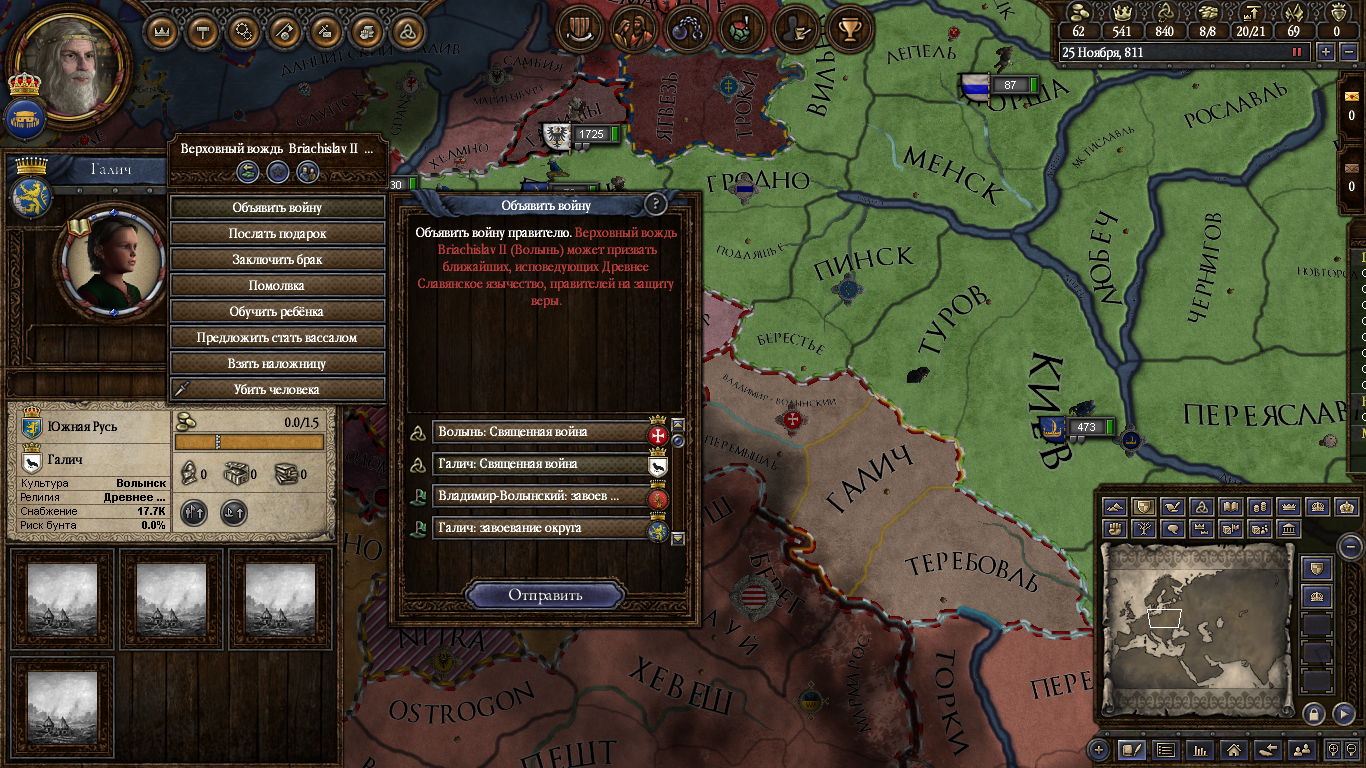Choose 'Владимир-Волынский: завоев...' casus belli
Image resolution: width=1366 pixels, height=768 pixels.
(x=541, y=496)
